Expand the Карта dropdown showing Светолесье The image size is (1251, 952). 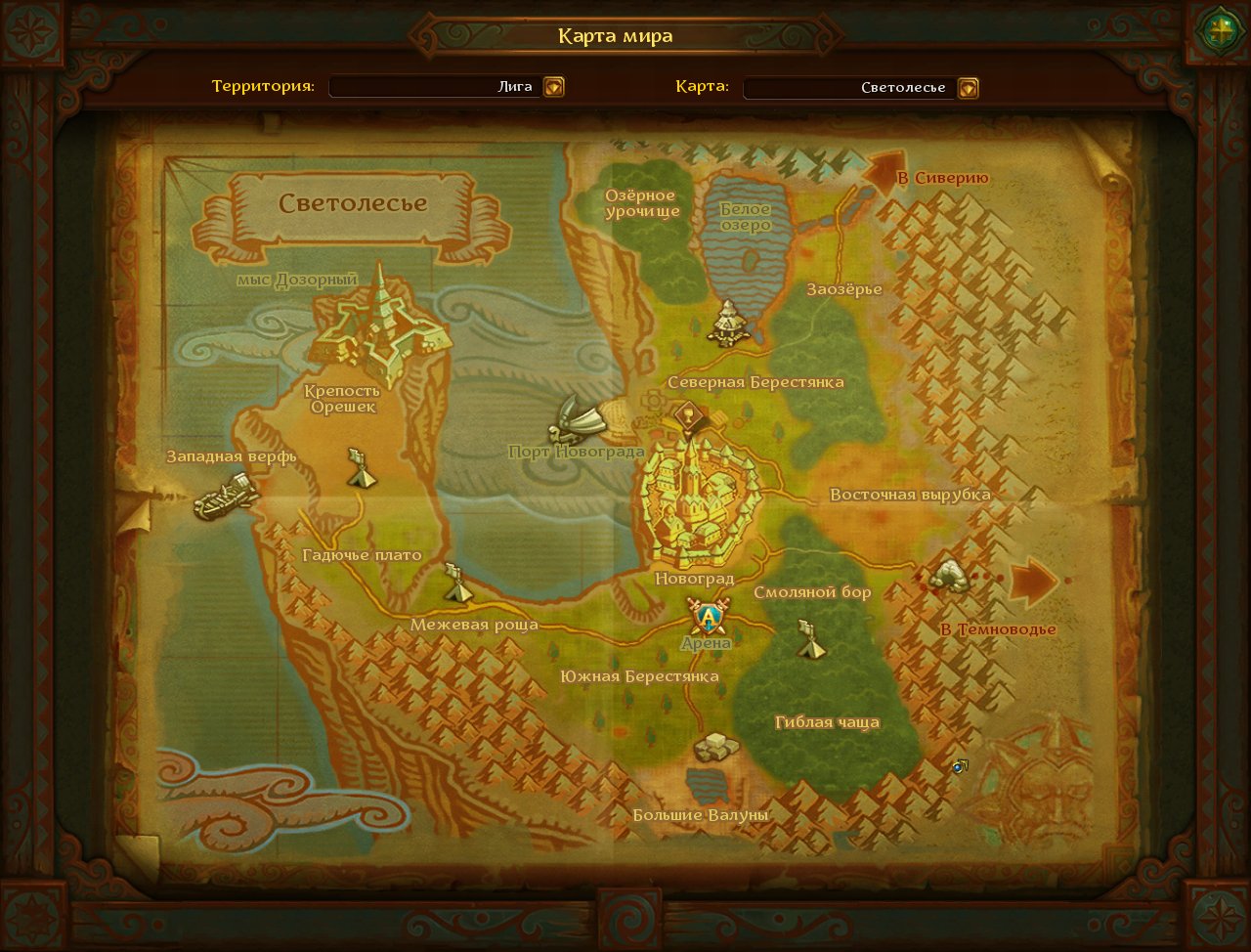[968, 88]
